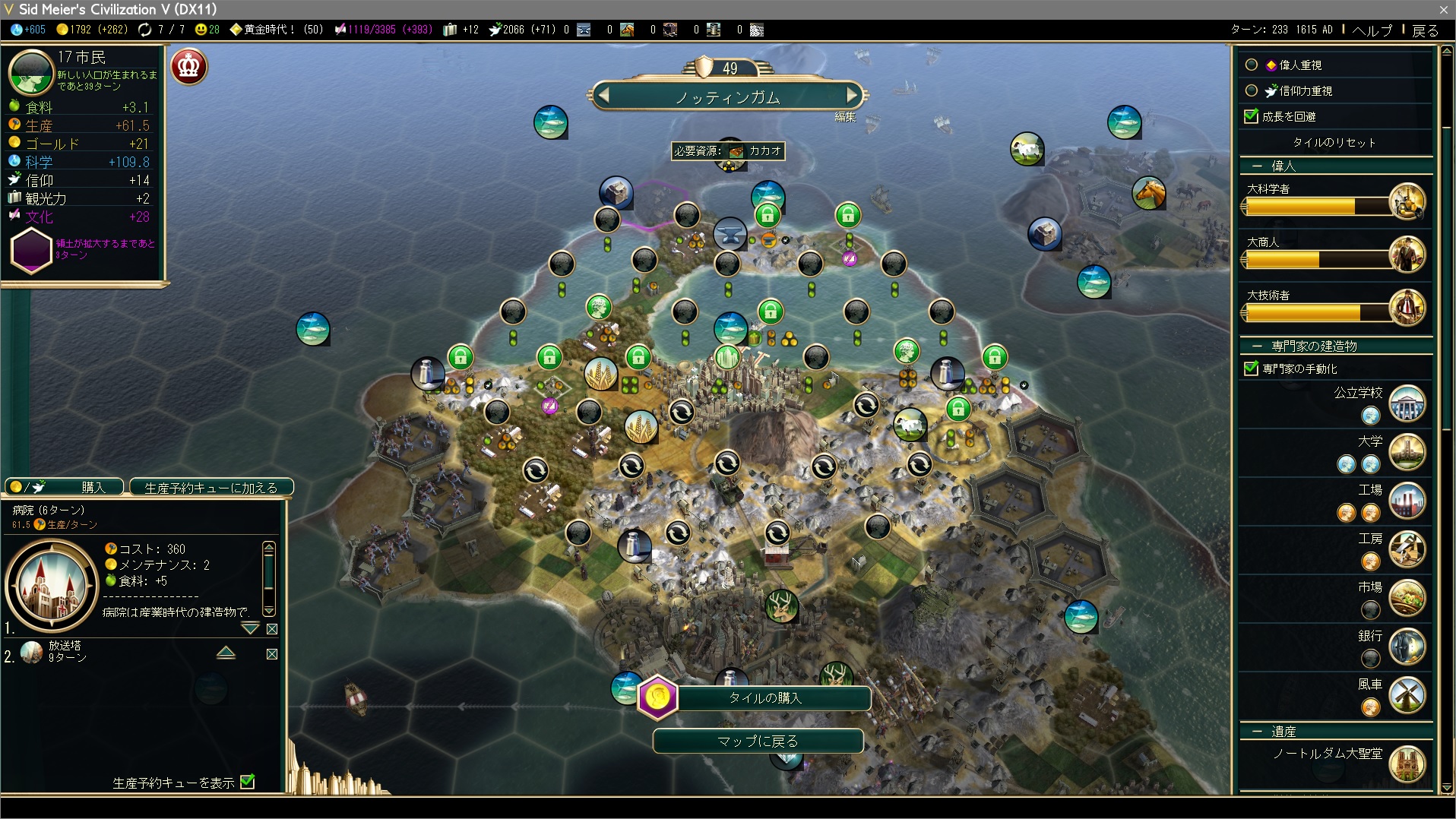1456x819 pixels.
Task: Open the ヘルプ help link
Action: (x=1372, y=30)
